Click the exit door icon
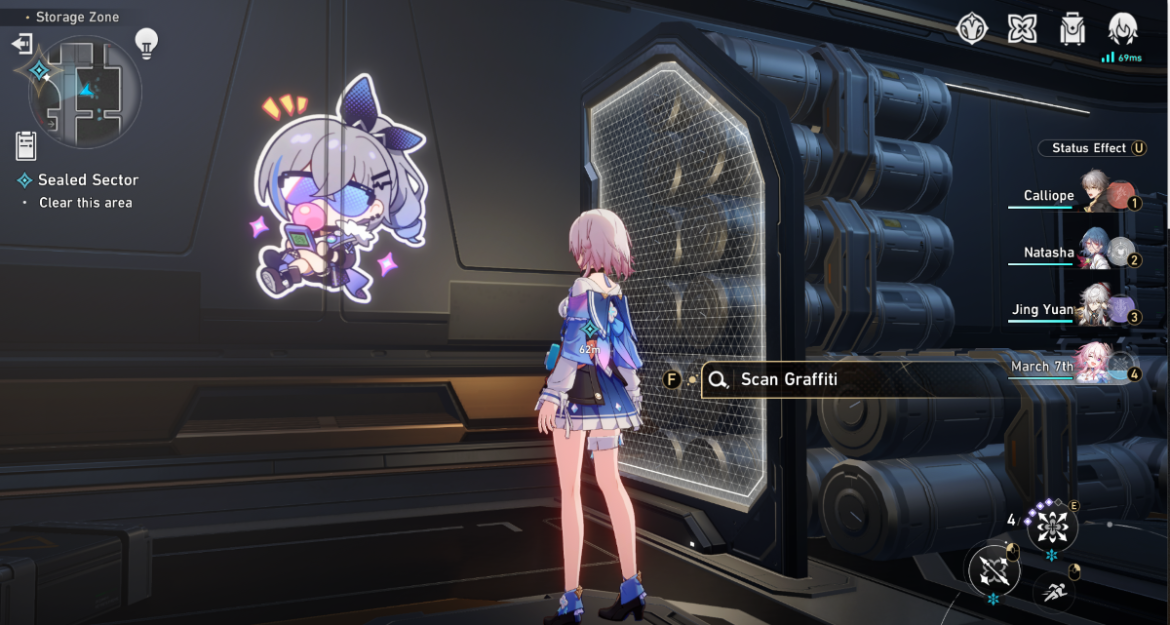1170x625 pixels. click(x=22, y=44)
